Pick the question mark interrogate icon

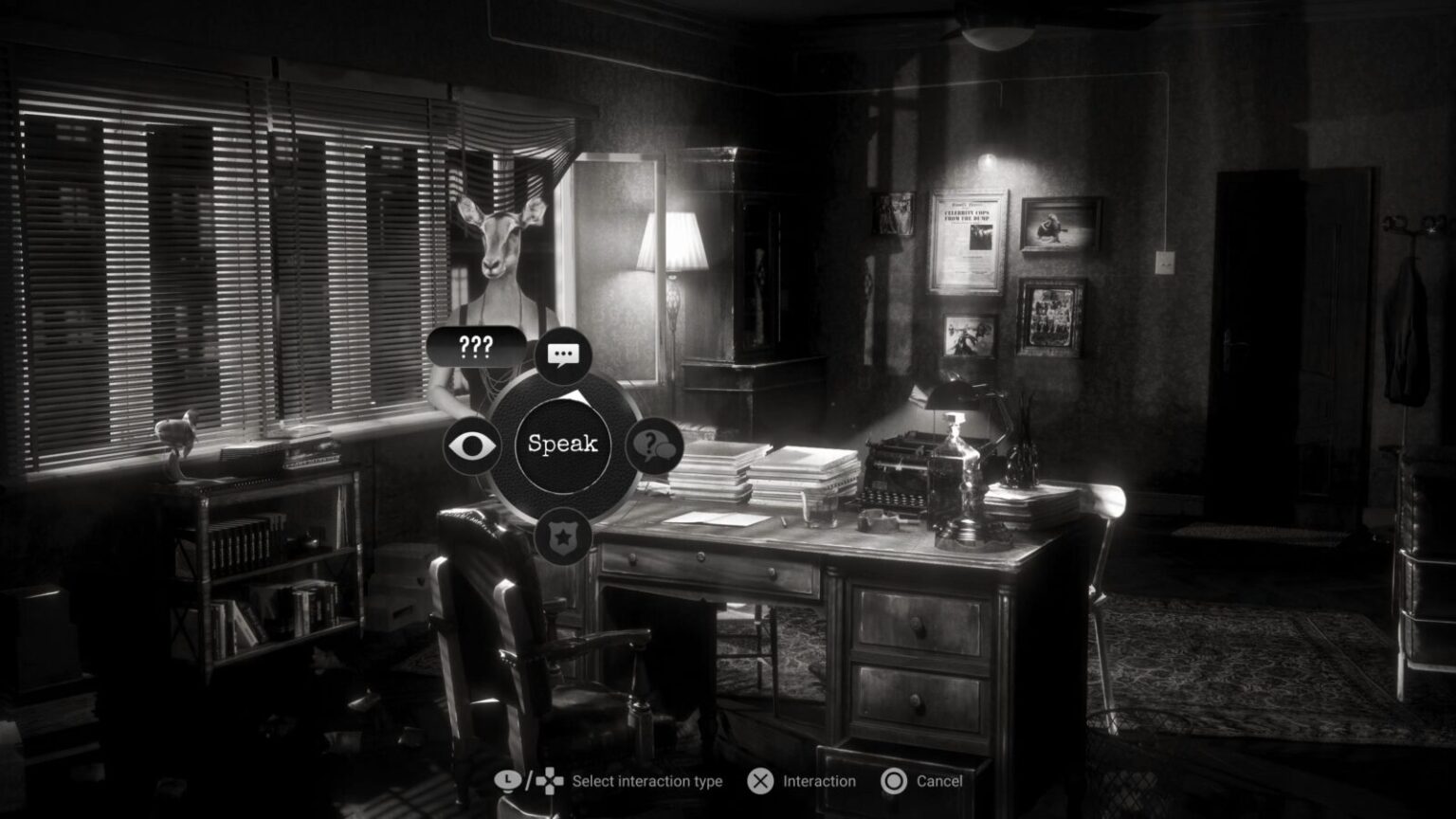tap(654, 445)
